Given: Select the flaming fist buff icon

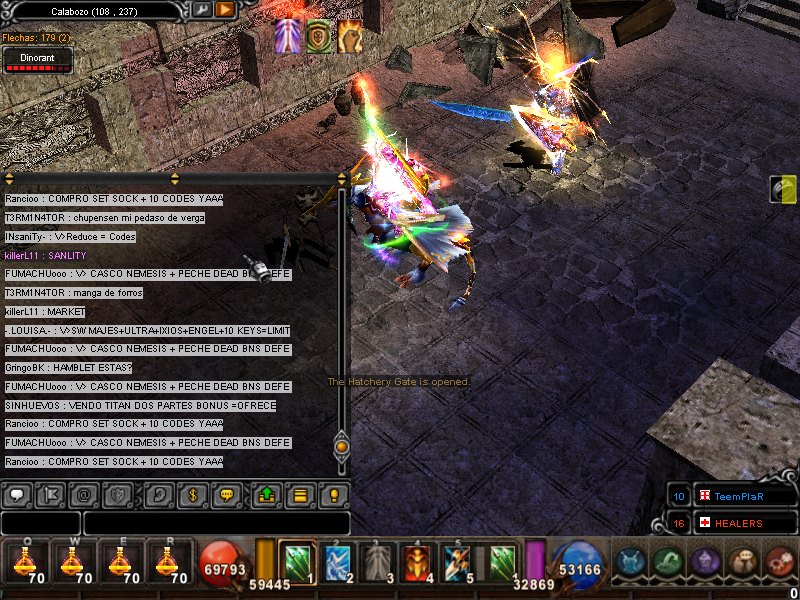Looking at the screenshot, I should tap(349, 36).
